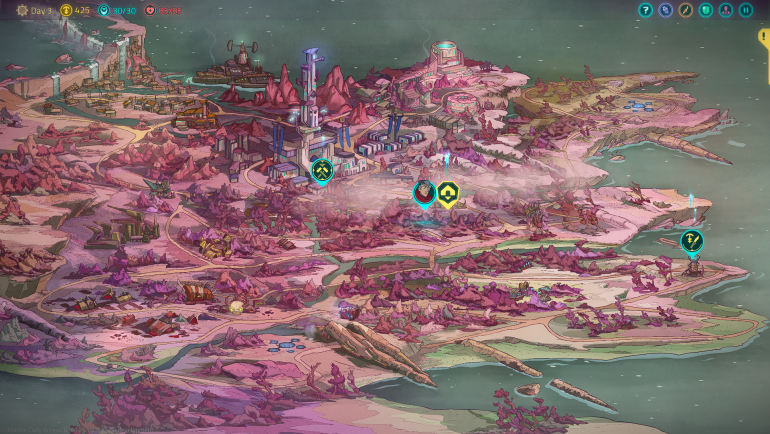Choose the wrench marker near the coast

click(x=691, y=240)
